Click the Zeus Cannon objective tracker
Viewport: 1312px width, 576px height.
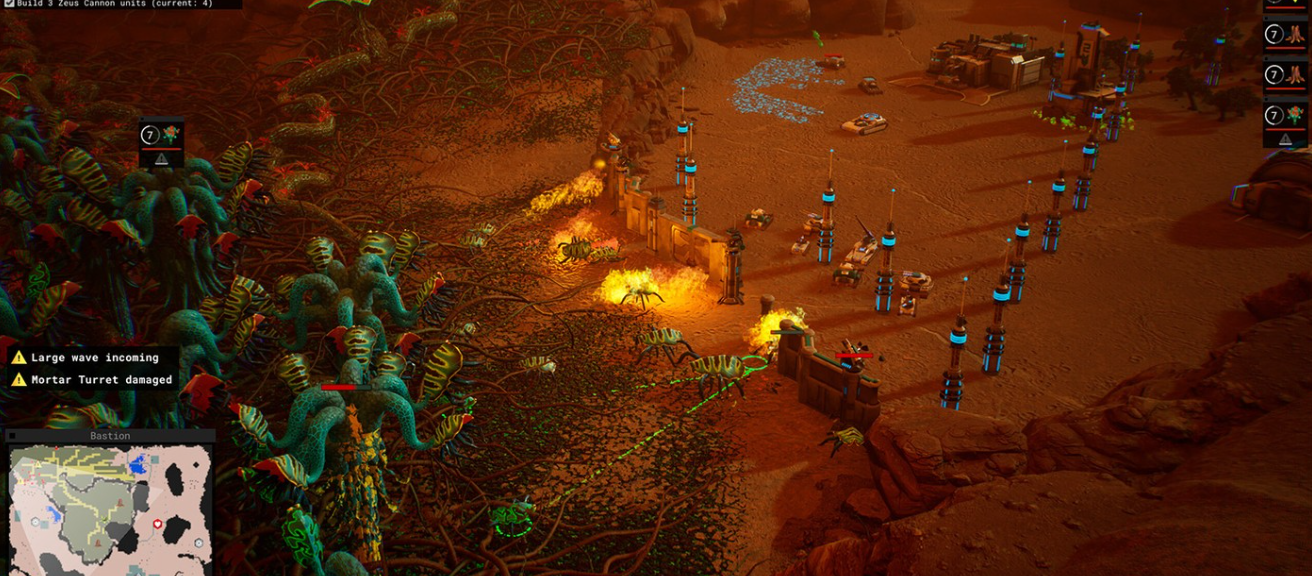coord(121,4)
